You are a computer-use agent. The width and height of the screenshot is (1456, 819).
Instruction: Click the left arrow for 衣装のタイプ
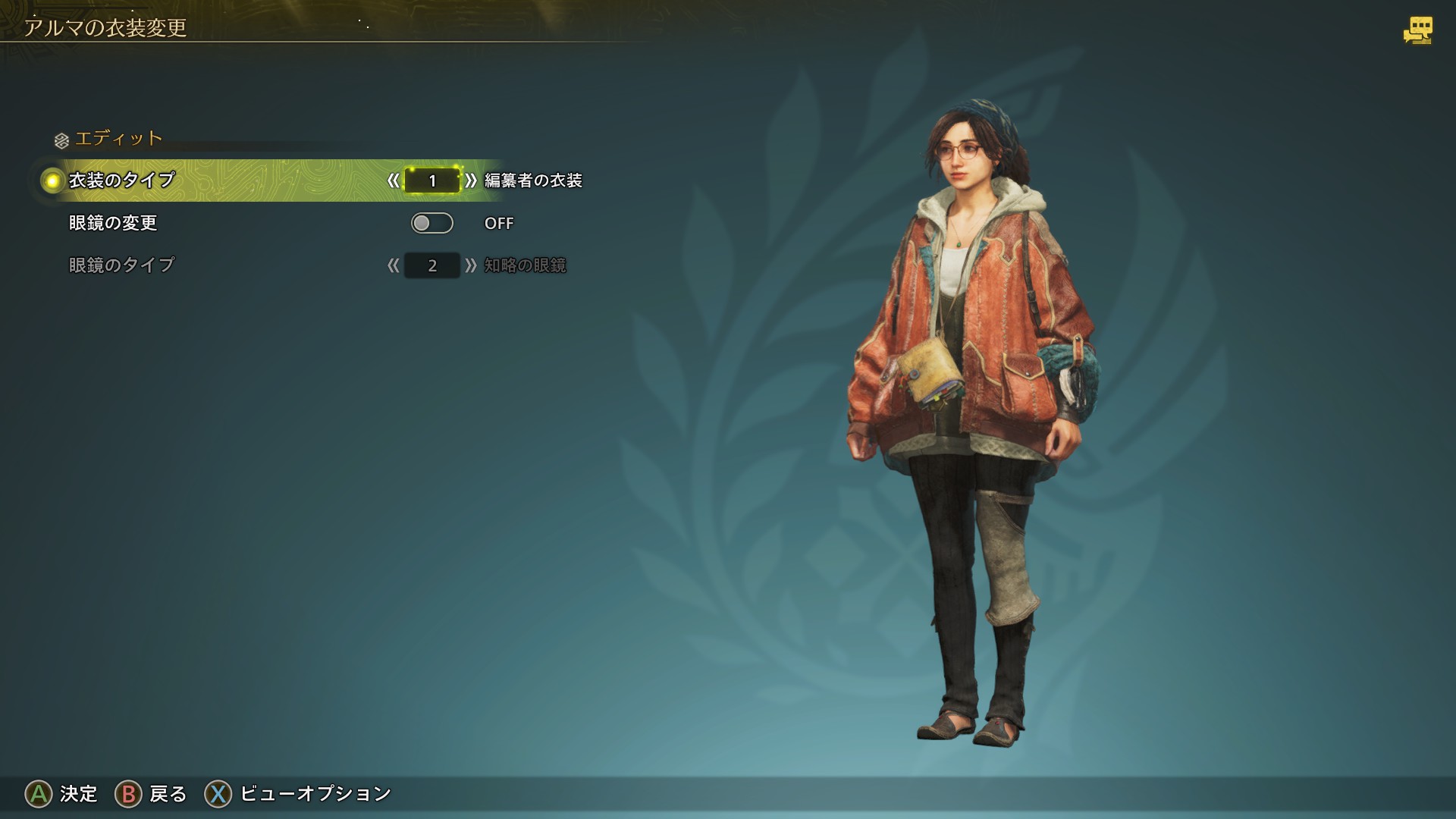click(x=393, y=180)
